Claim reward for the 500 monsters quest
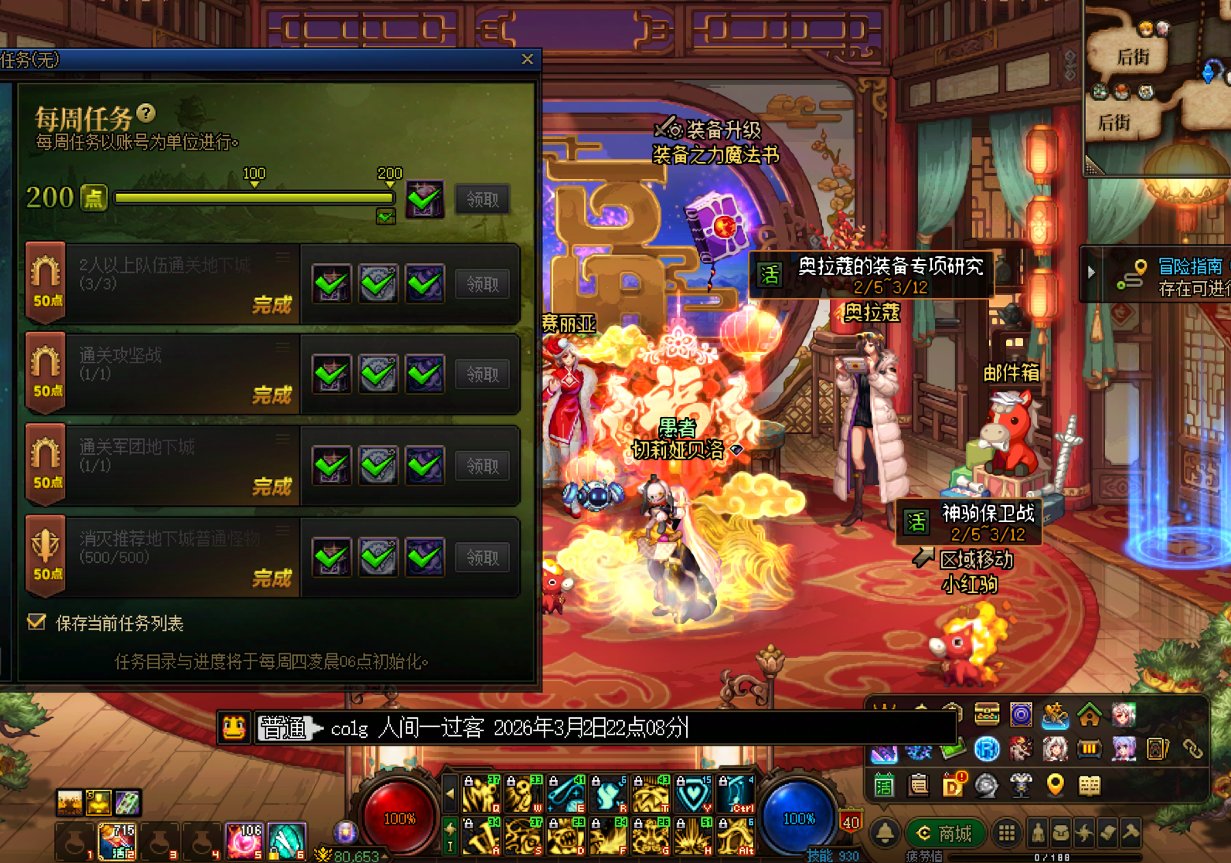 click(x=482, y=557)
